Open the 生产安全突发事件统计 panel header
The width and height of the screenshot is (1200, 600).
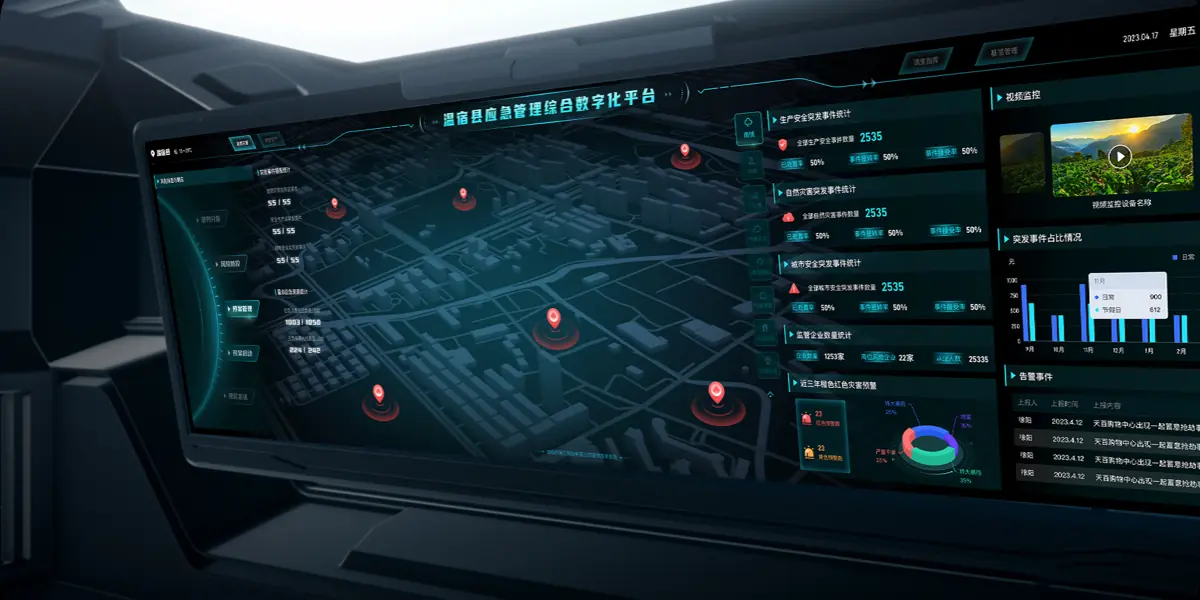pyautogui.click(x=820, y=118)
